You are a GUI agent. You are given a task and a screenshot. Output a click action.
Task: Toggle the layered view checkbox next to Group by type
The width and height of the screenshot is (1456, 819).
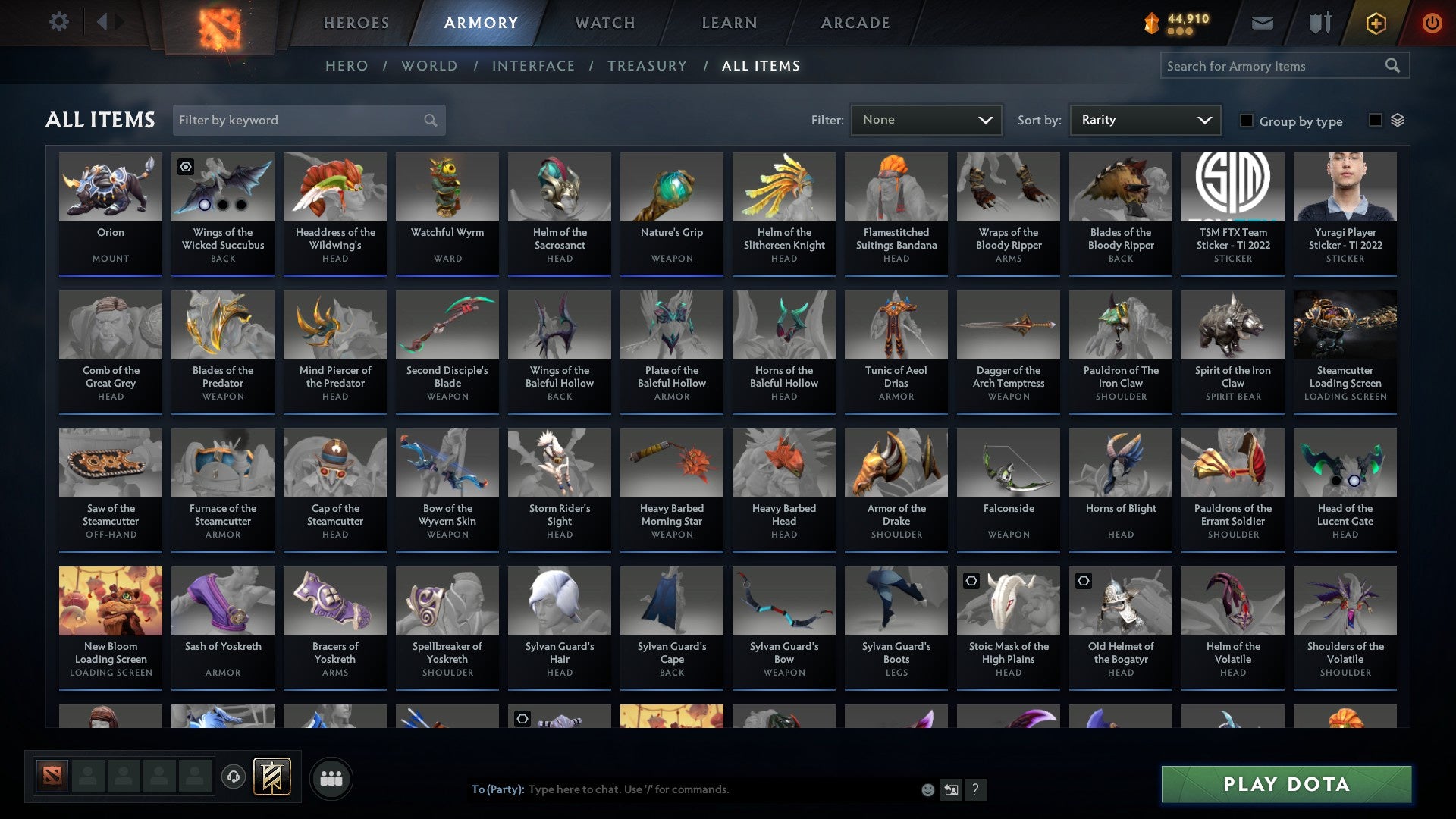pyautogui.click(x=1375, y=119)
